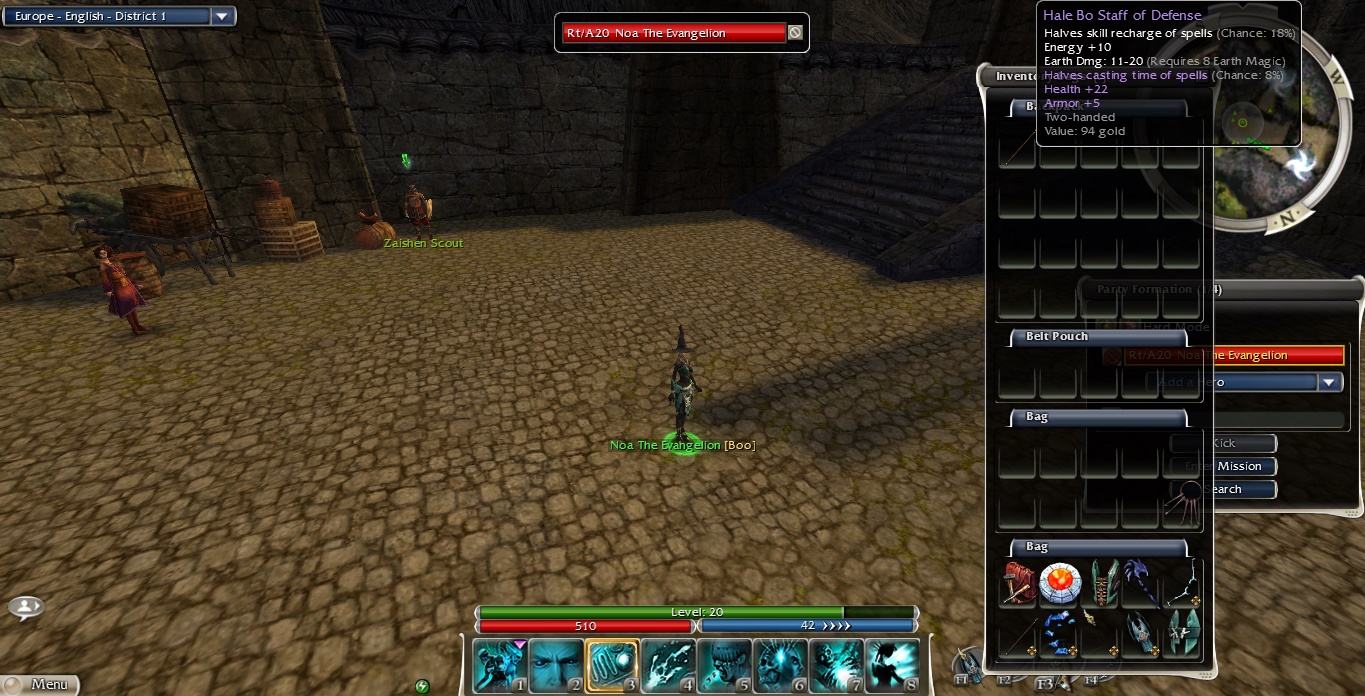Use skill 2 with the glaring face
Image resolution: width=1365 pixels, height=696 pixels.
[x=555, y=666]
